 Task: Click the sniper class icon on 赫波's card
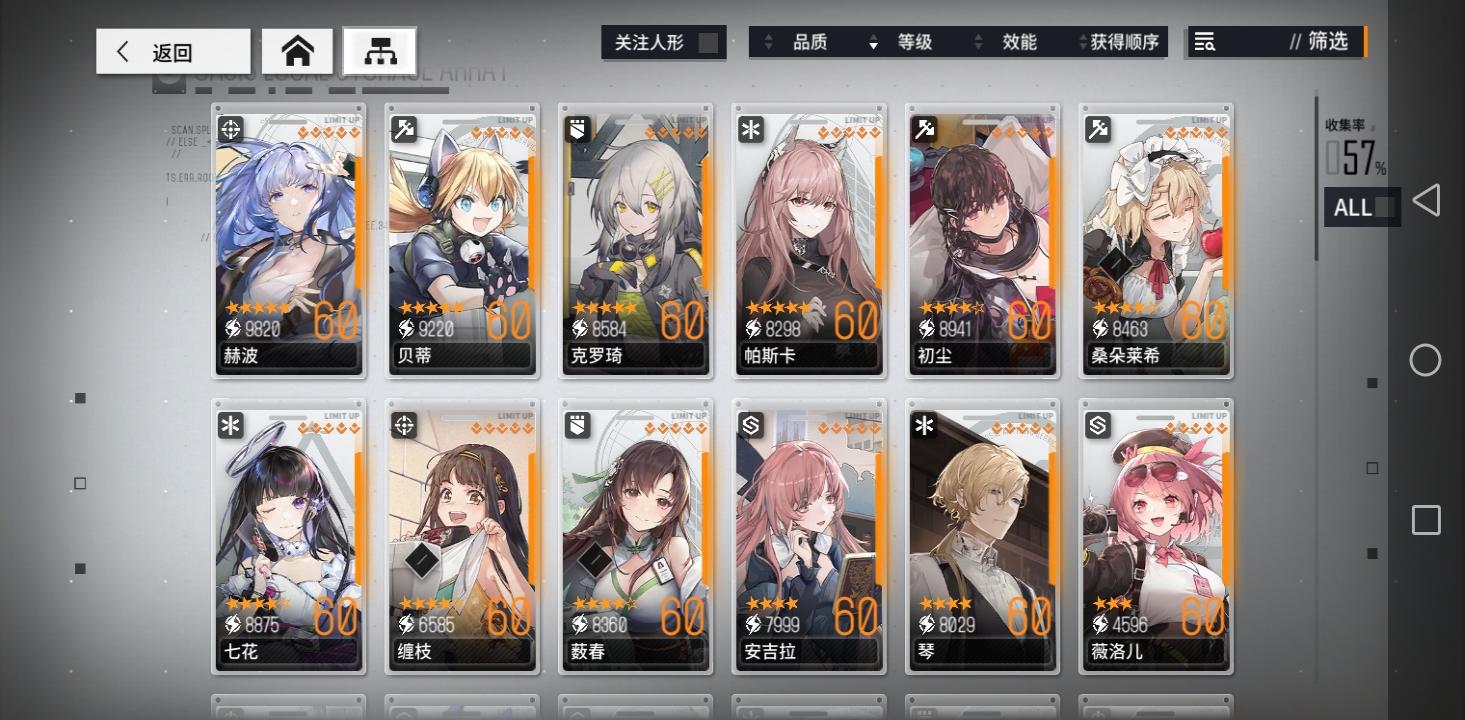tap(230, 129)
